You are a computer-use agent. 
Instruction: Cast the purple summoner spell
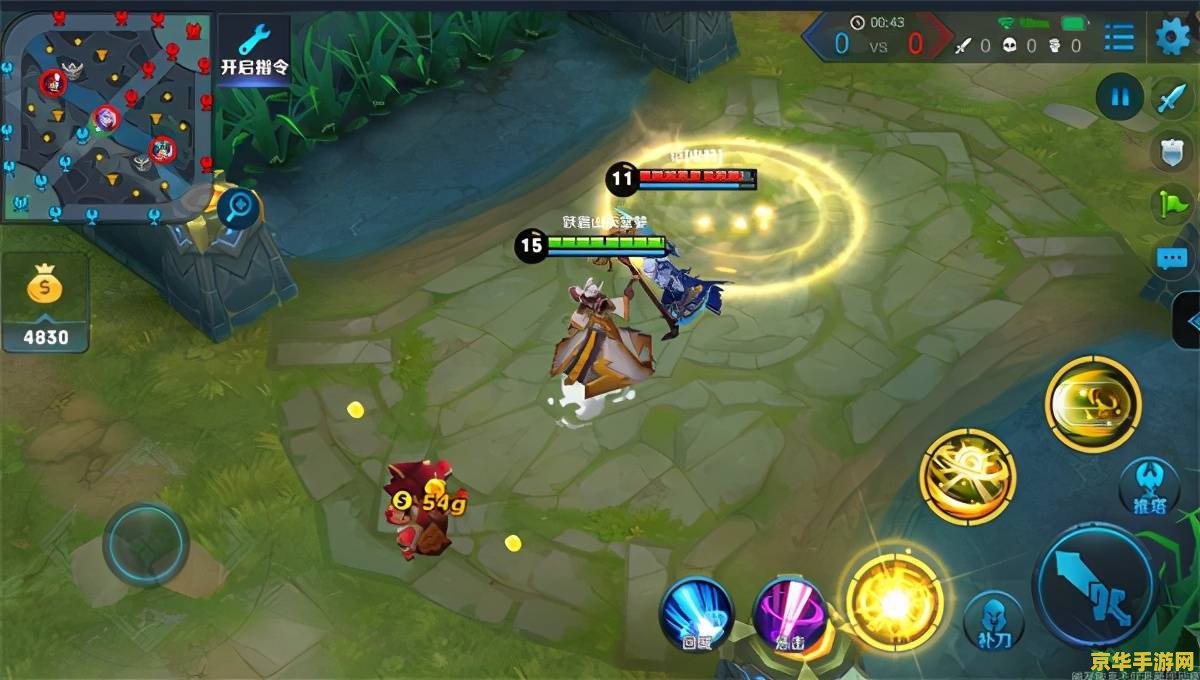tap(789, 612)
